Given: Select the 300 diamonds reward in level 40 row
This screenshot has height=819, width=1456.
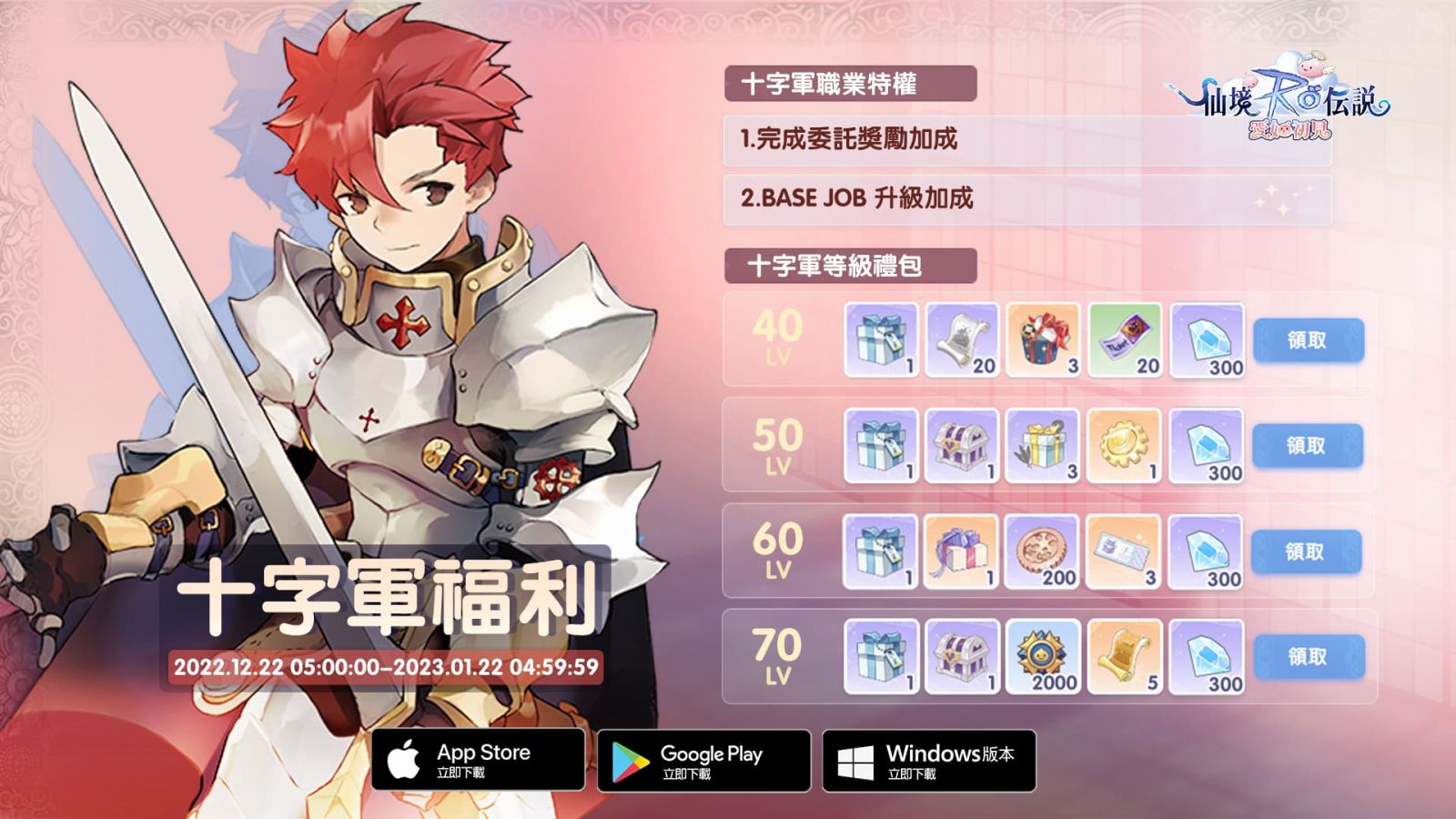Looking at the screenshot, I should pos(1207,340).
